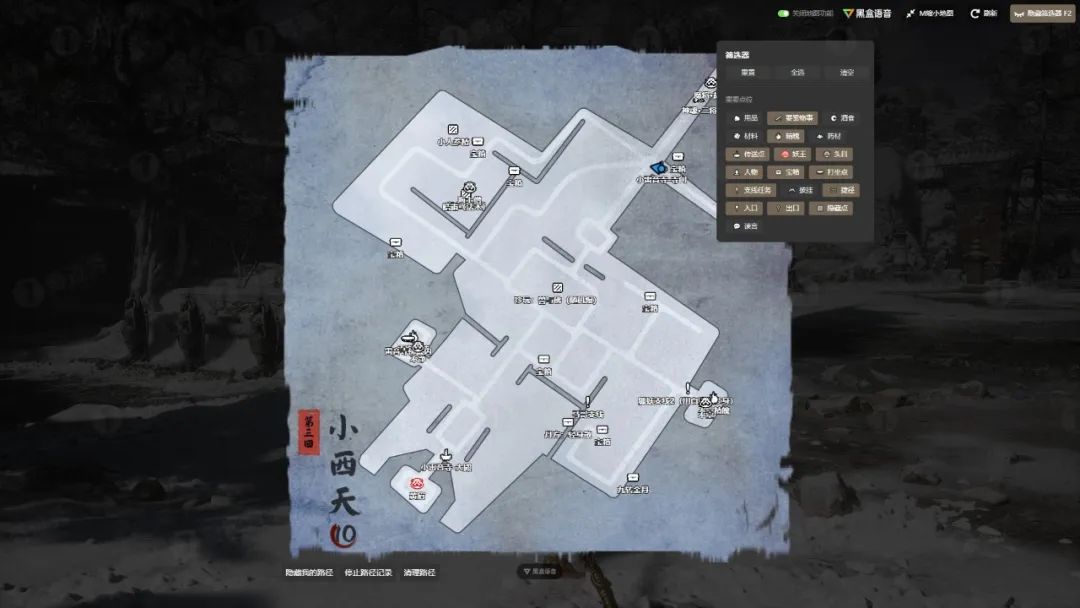Toggle the 药材 filter
Screen dimensions: 1080x608
(836, 136)
